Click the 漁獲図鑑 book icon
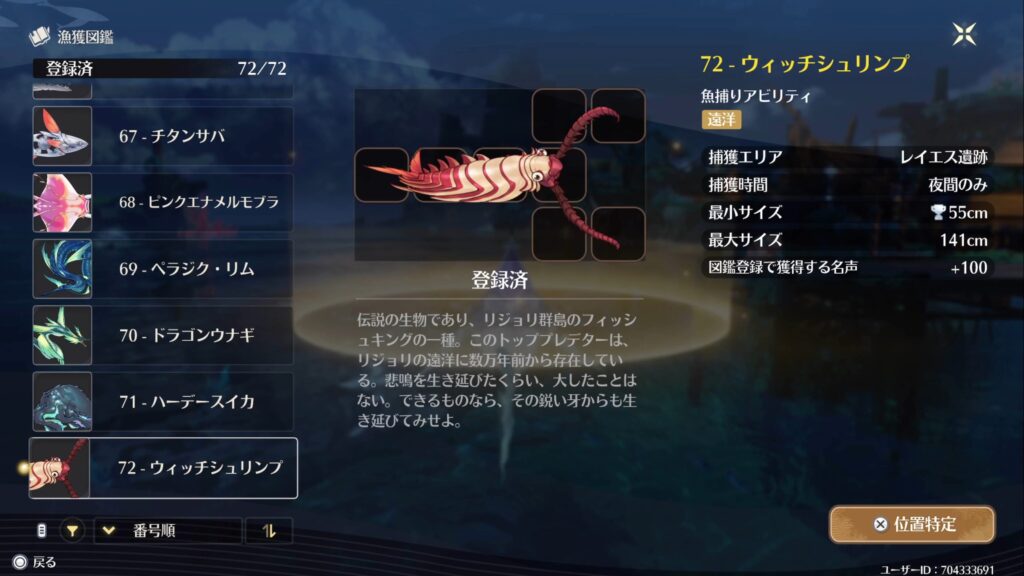Viewport: 1024px width, 576px height. click(x=39, y=38)
